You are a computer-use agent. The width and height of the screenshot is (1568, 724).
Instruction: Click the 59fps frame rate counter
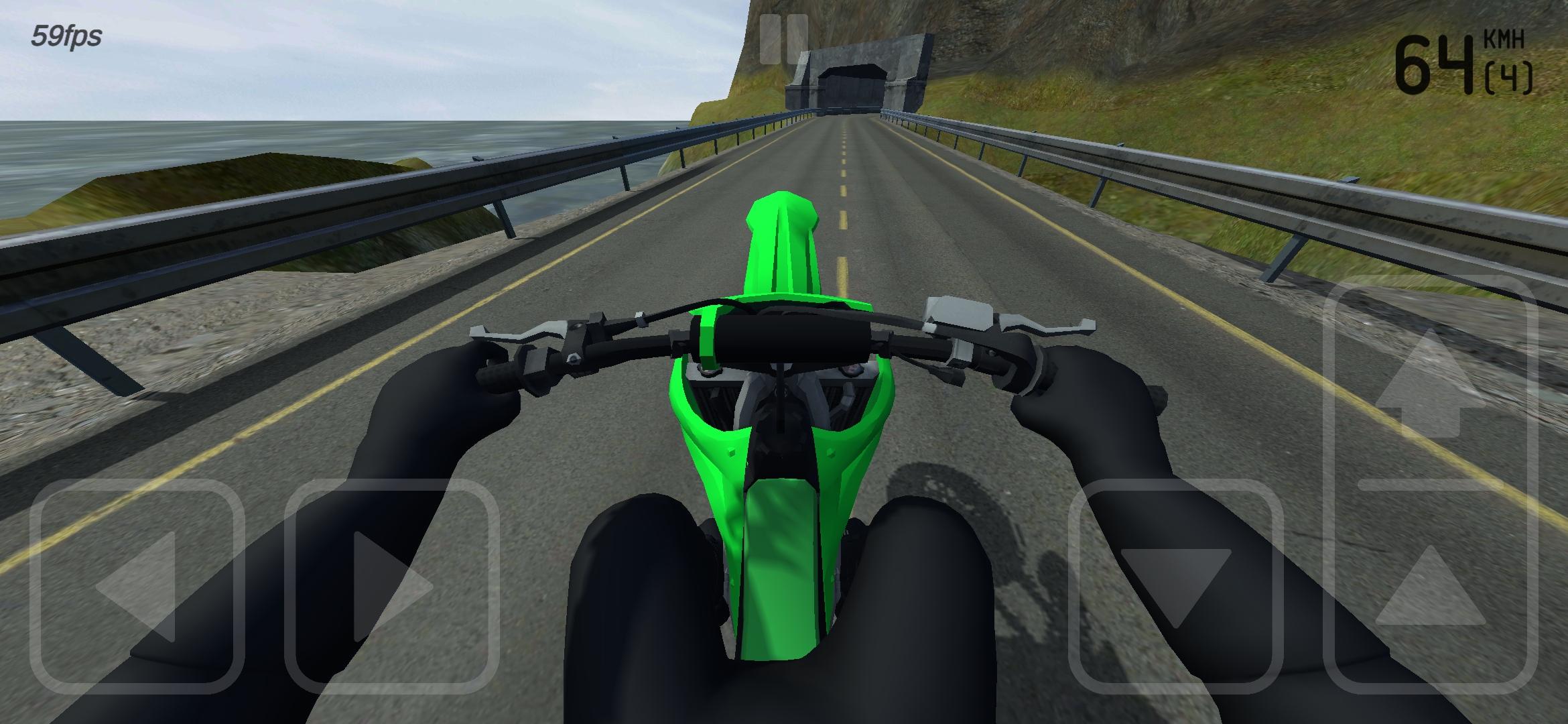pos(66,36)
